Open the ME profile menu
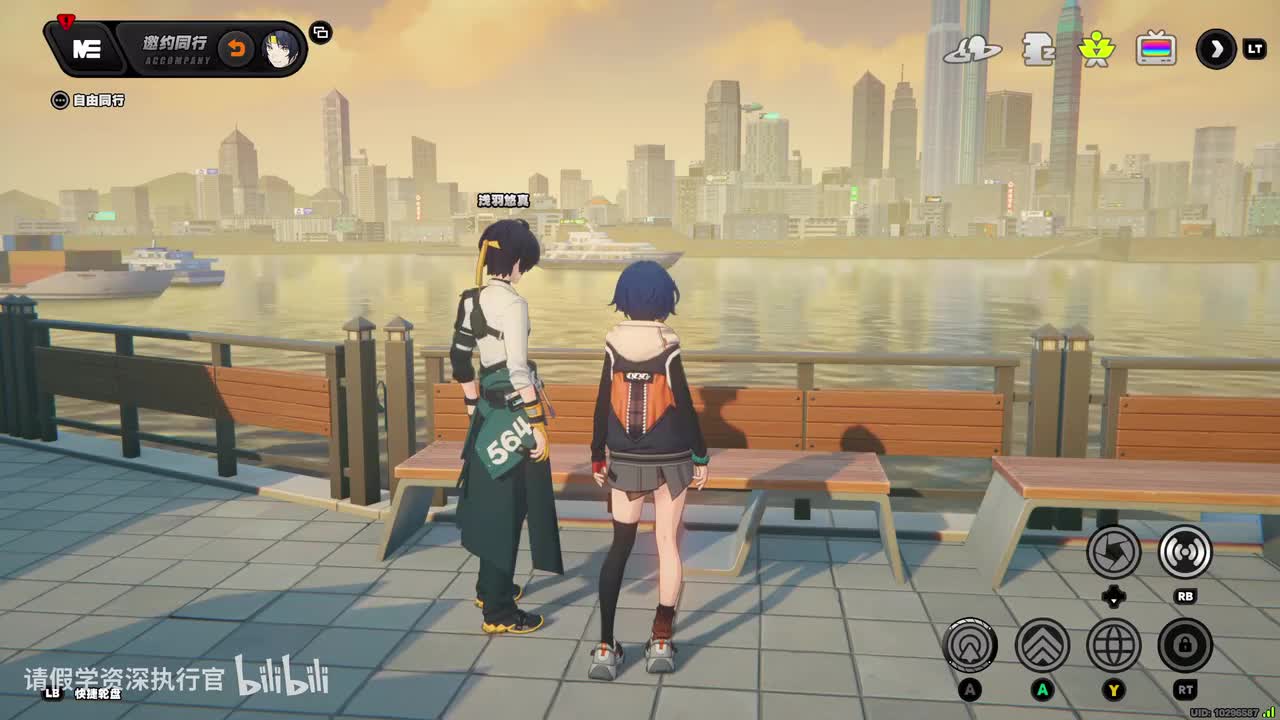Viewport: 1280px width, 720px height. click(87, 49)
